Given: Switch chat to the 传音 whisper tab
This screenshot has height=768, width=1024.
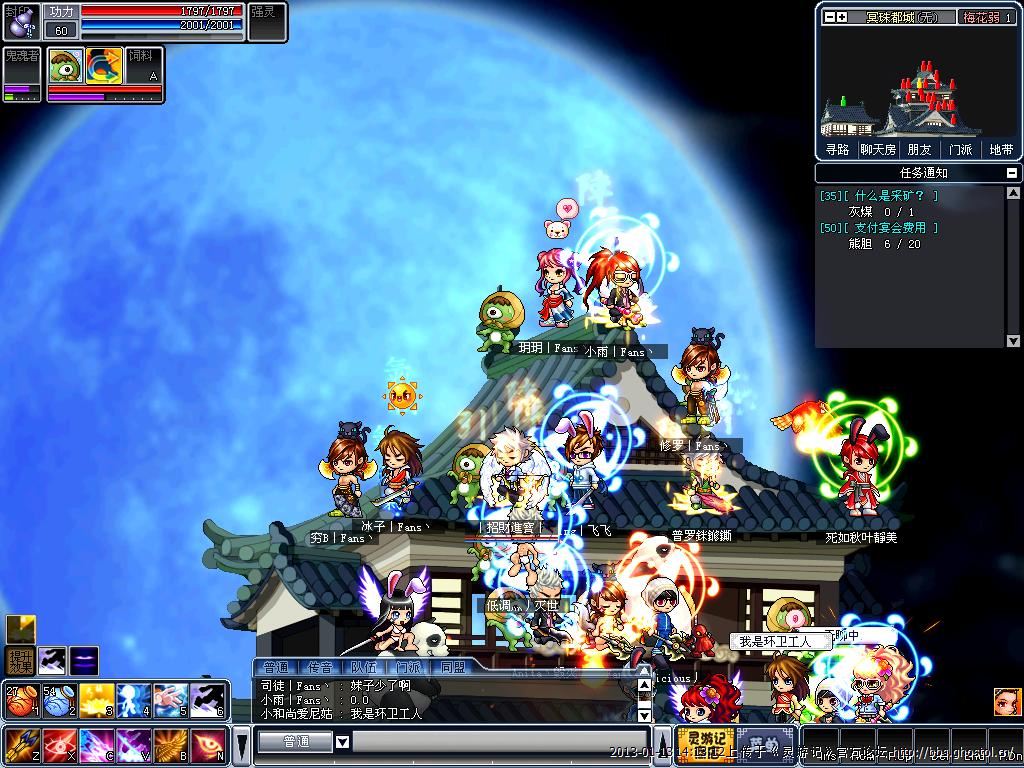Looking at the screenshot, I should pyautogui.click(x=319, y=666).
